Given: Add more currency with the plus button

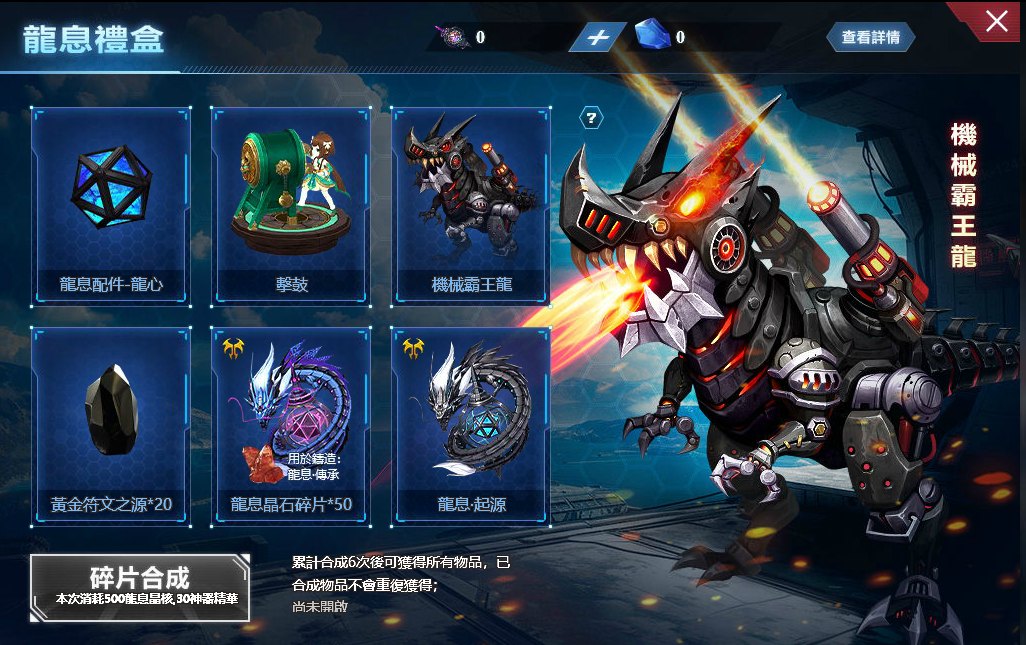Looking at the screenshot, I should click(598, 38).
